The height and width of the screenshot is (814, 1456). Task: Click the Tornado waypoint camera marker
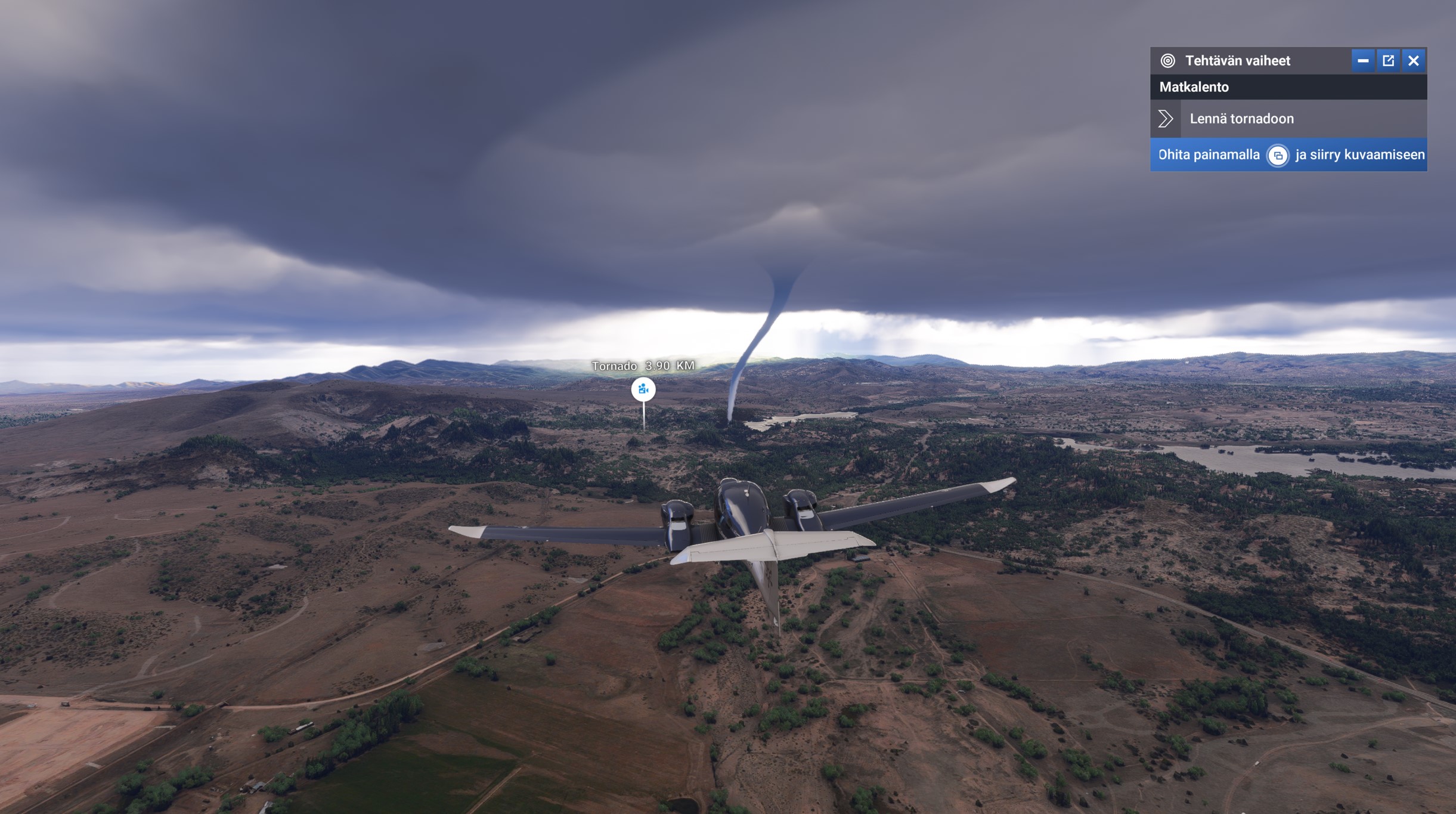[643, 389]
